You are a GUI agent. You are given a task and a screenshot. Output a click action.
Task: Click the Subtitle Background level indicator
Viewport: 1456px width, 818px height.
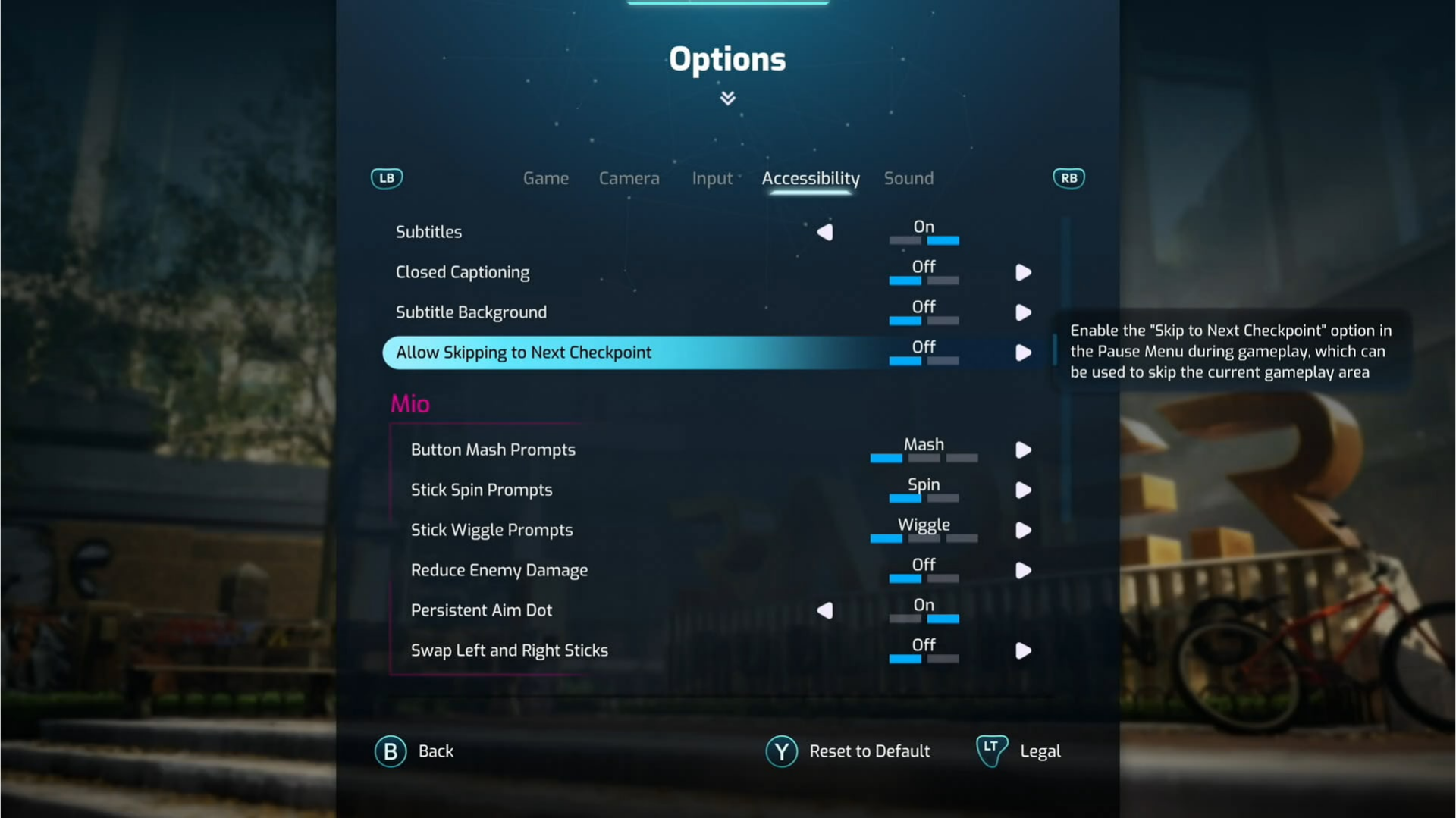(924, 321)
